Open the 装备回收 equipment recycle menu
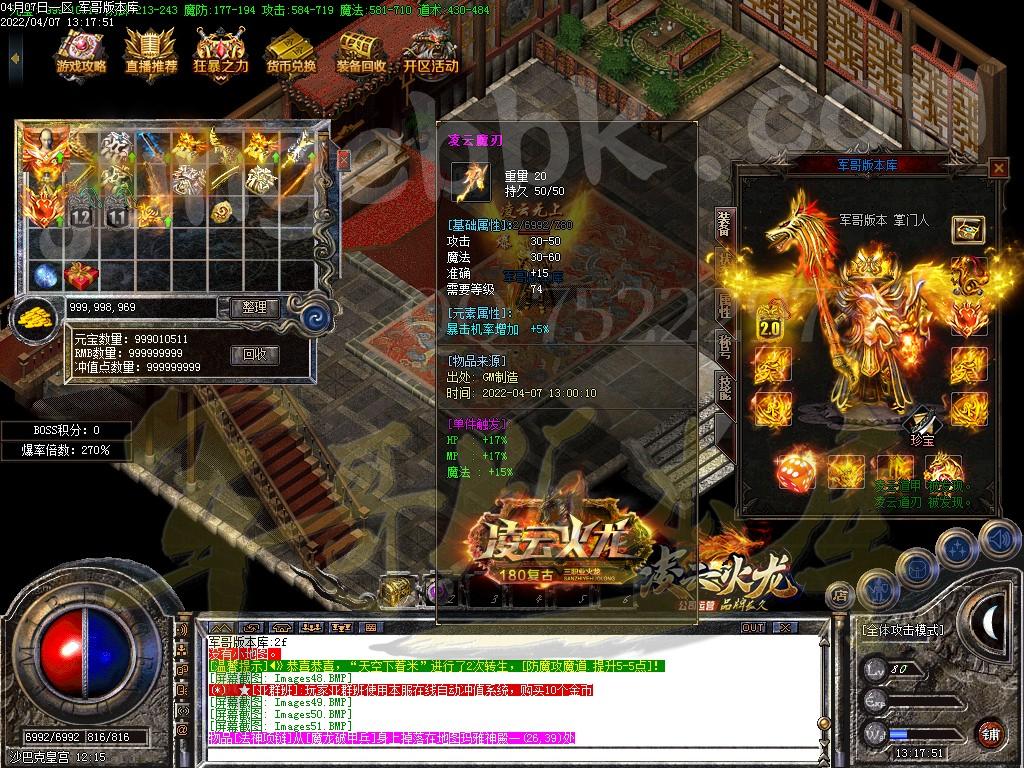 tap(361, 52)
